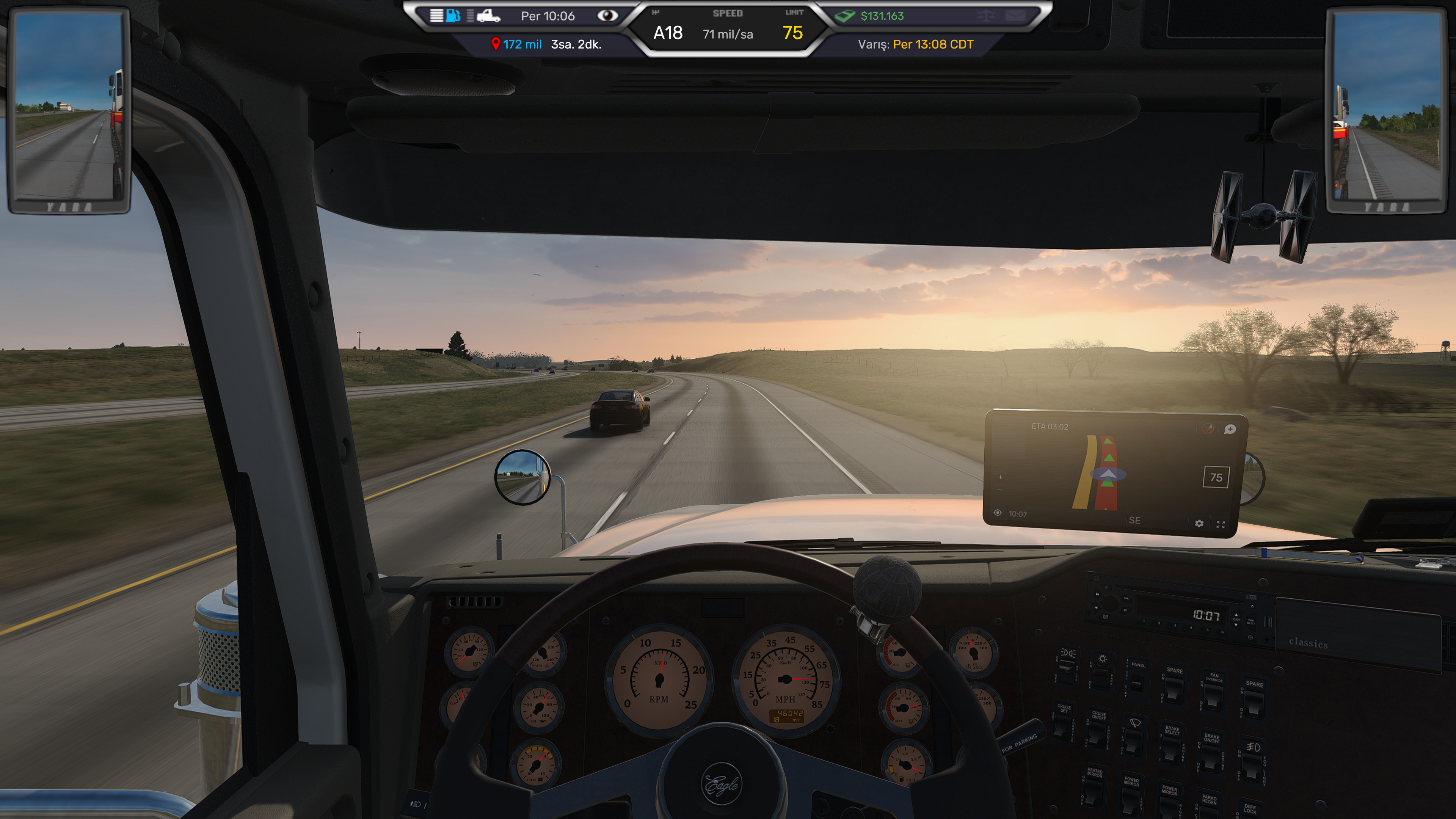This screenshot has width=1456, height=819.
Task: Click the balance scales icon
Action: (986, 16)
